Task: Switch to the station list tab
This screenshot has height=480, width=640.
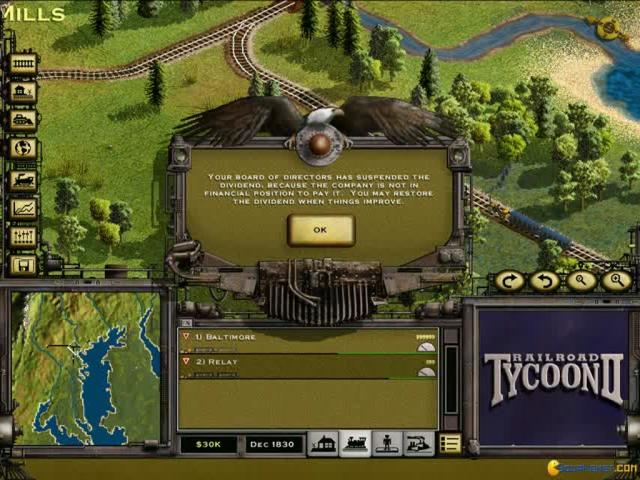Action: click(x=323, y=444)
